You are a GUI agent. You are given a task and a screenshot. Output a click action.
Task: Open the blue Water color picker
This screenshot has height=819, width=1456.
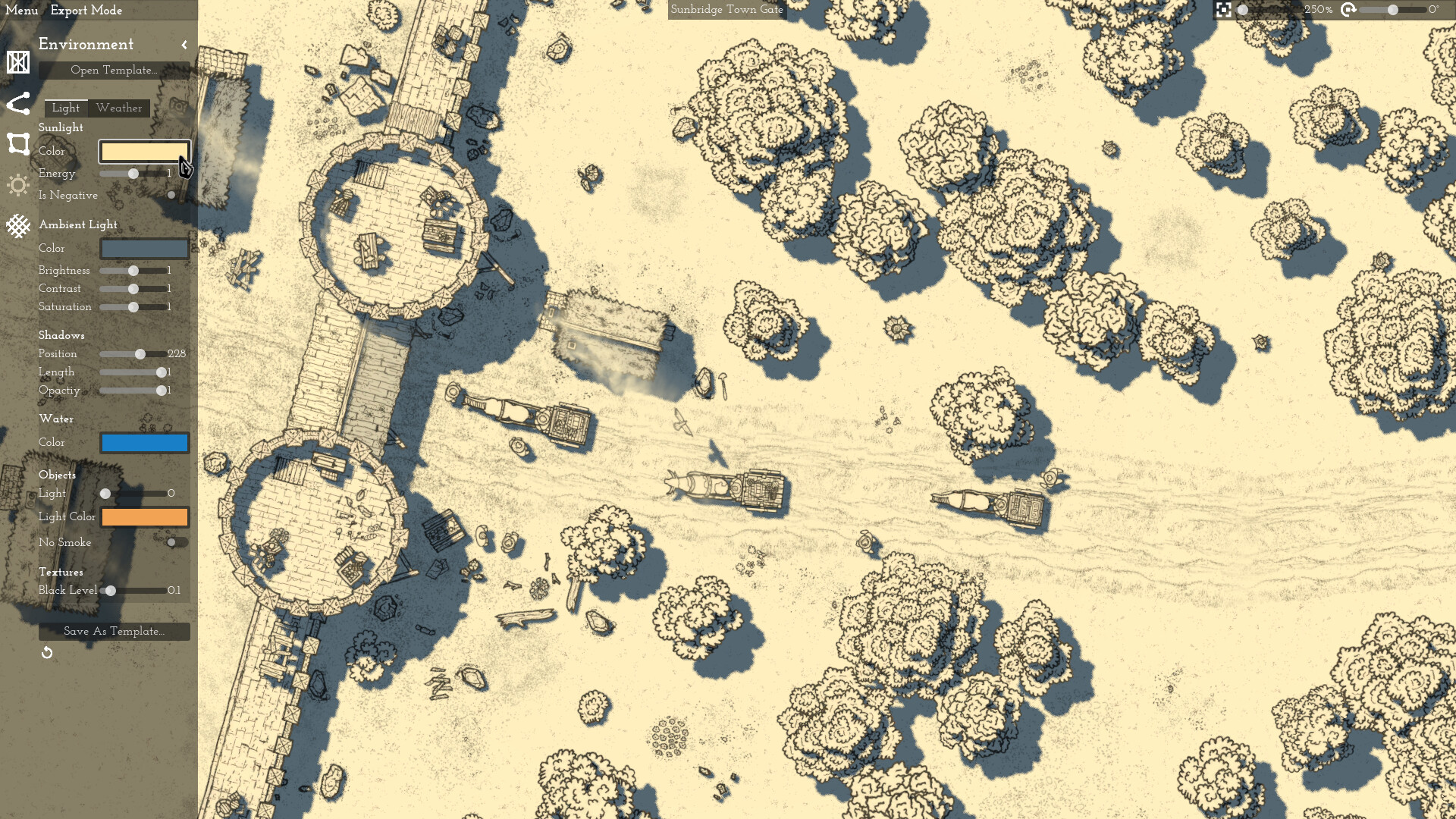144,442
